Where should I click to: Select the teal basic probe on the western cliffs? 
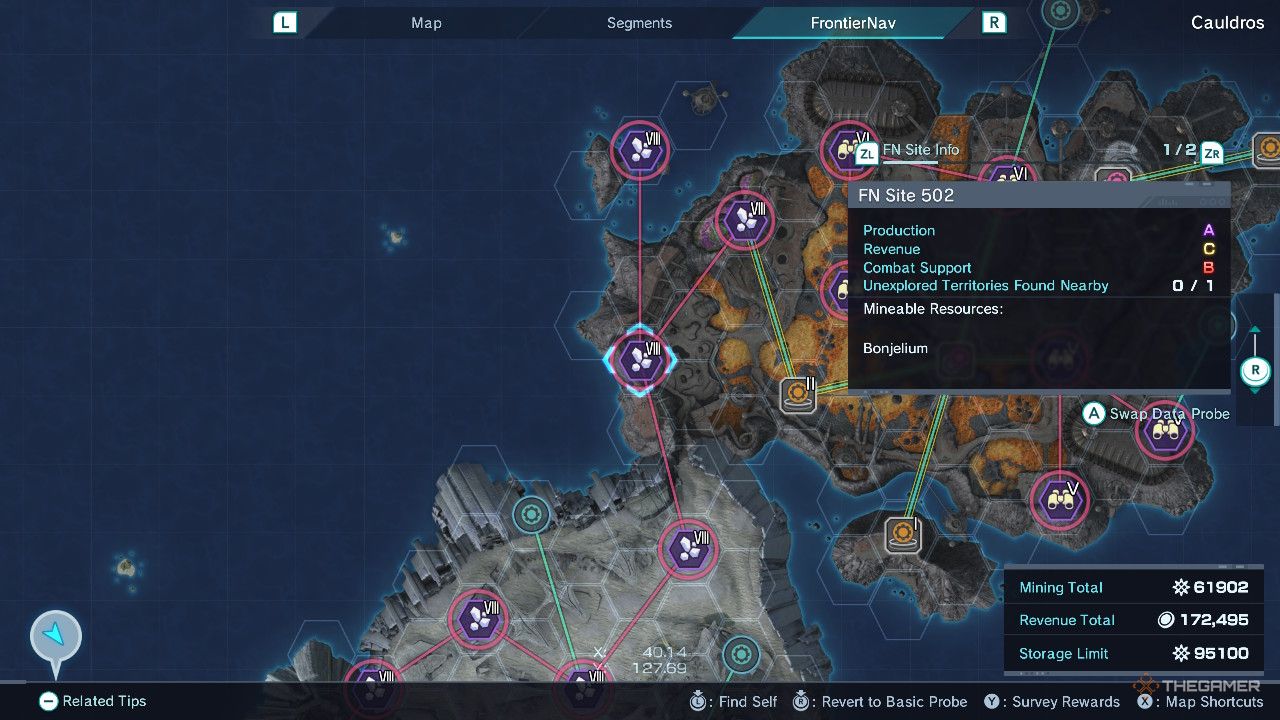(530, 515)
